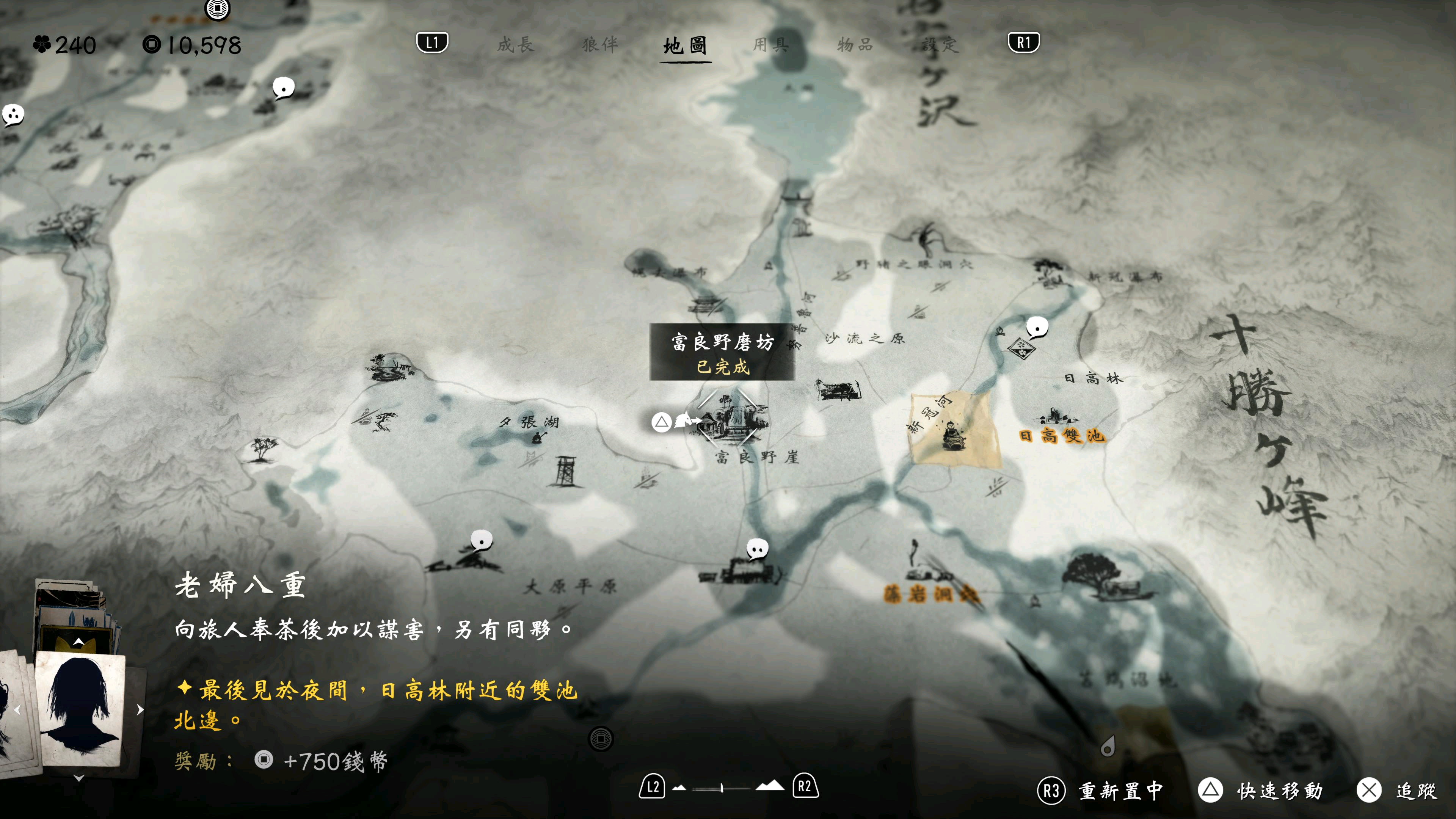
Task: Go to the 設定 tab
Action: point(940,44)
